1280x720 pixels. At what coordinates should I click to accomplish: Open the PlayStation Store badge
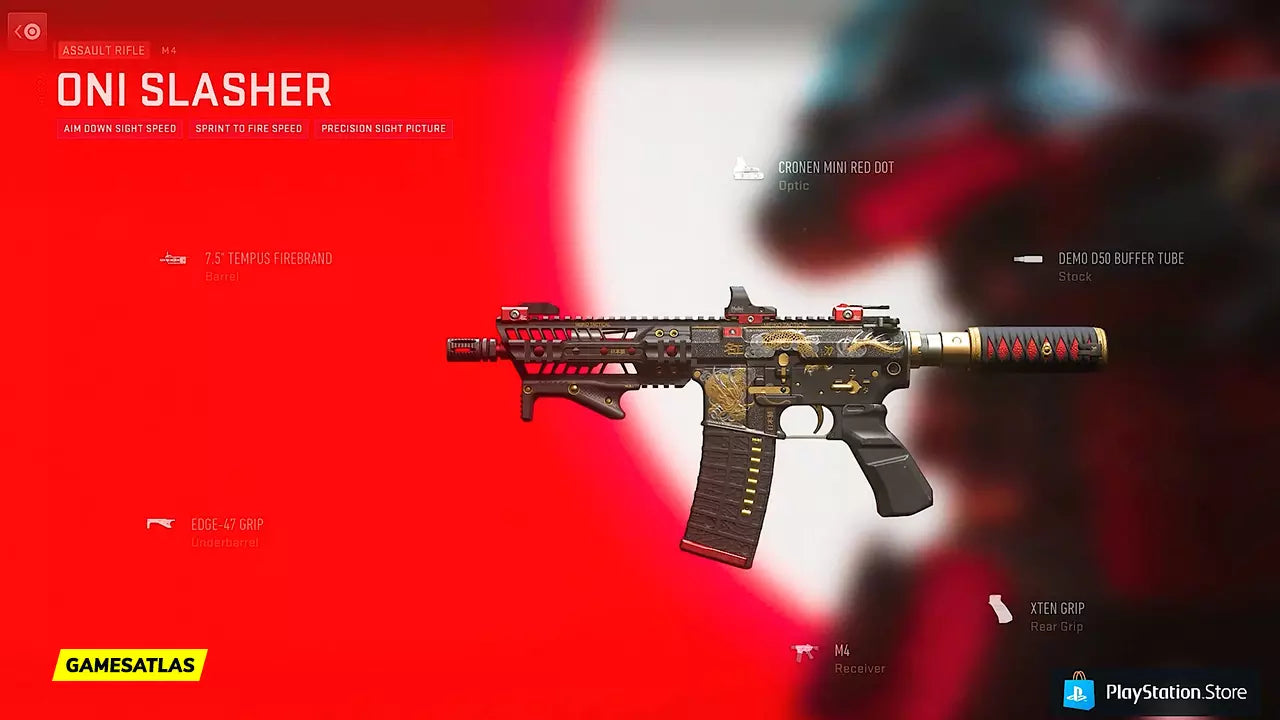coord(1157,692)
